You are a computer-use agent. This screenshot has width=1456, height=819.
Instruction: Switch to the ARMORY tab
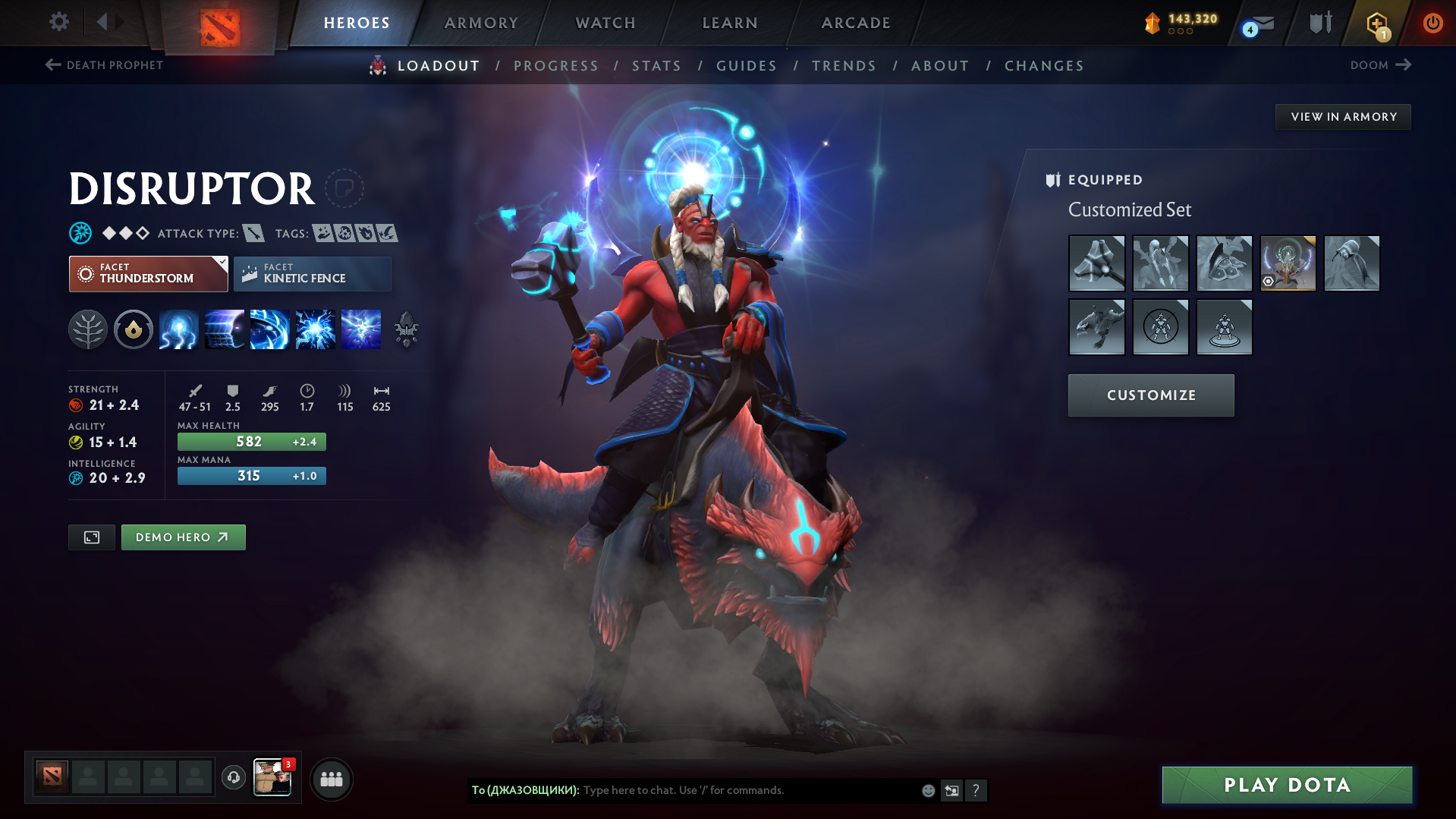point(481,23)
